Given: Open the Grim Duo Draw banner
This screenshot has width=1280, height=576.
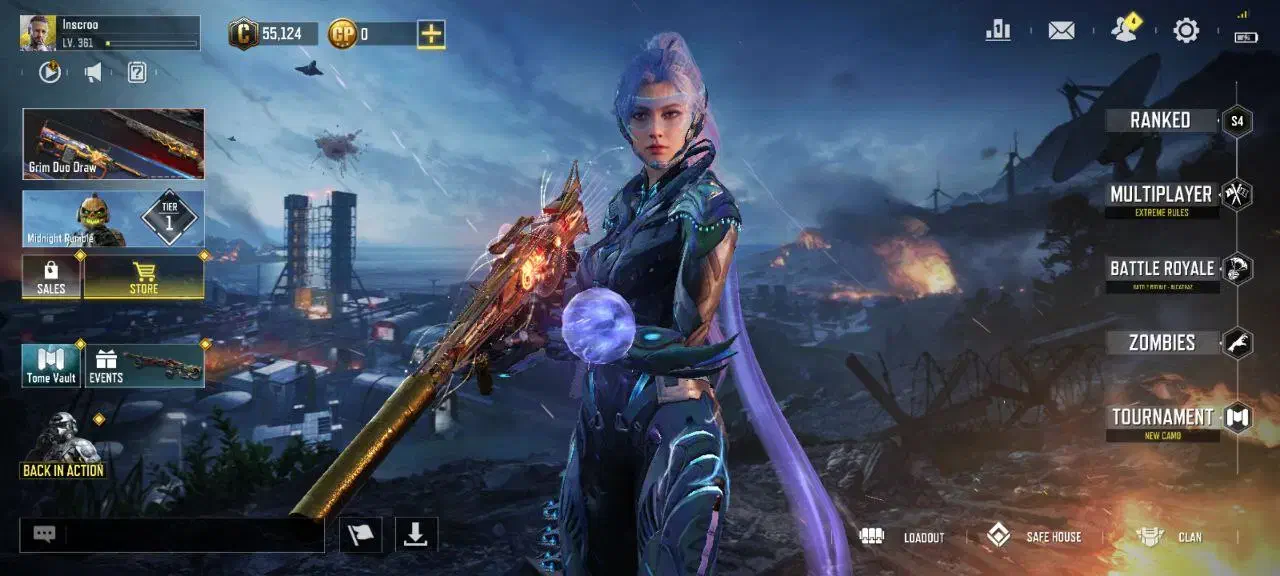Looking at the screenshot, I should pos(113,144).
